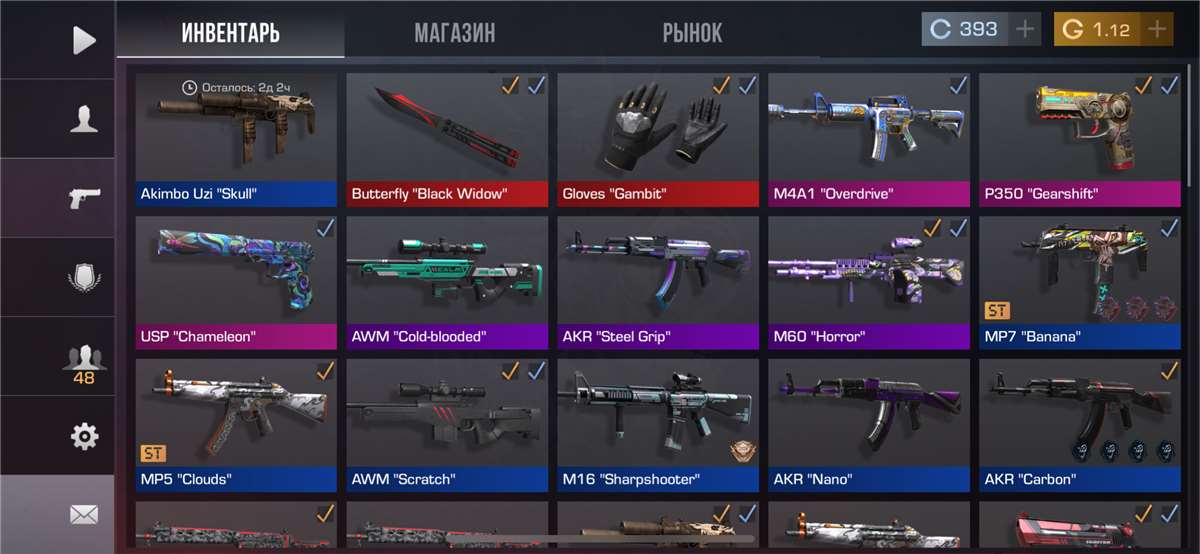The image size is (1200, 554).
Task: Open the Рынок tab
Action: coord(692,33)
